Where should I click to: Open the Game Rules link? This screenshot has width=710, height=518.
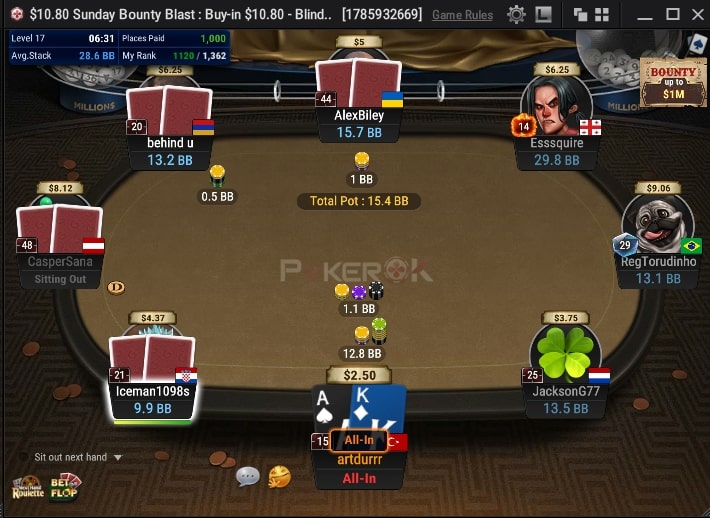coord(462,15)
